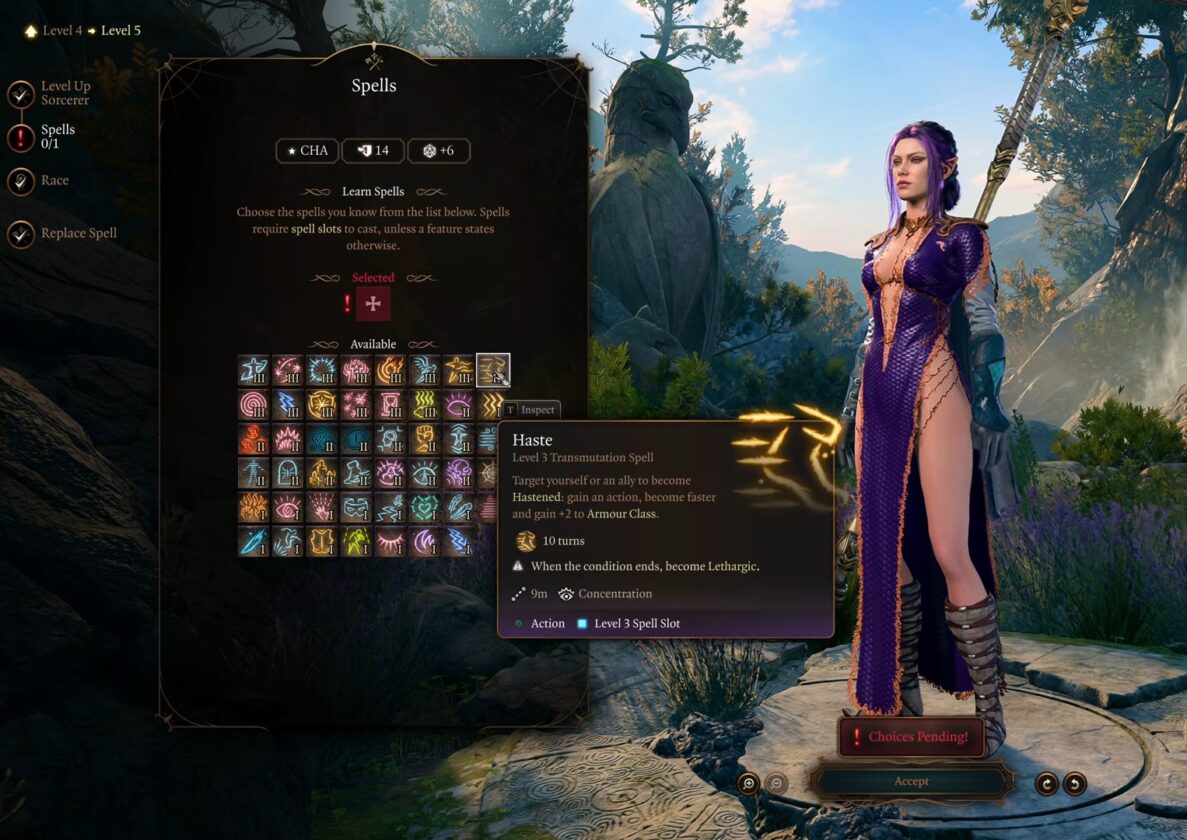Screen dimensions: 1187x840
Task: Open the Level Up Sorcerer step
Action: click(x=65, y=93)
